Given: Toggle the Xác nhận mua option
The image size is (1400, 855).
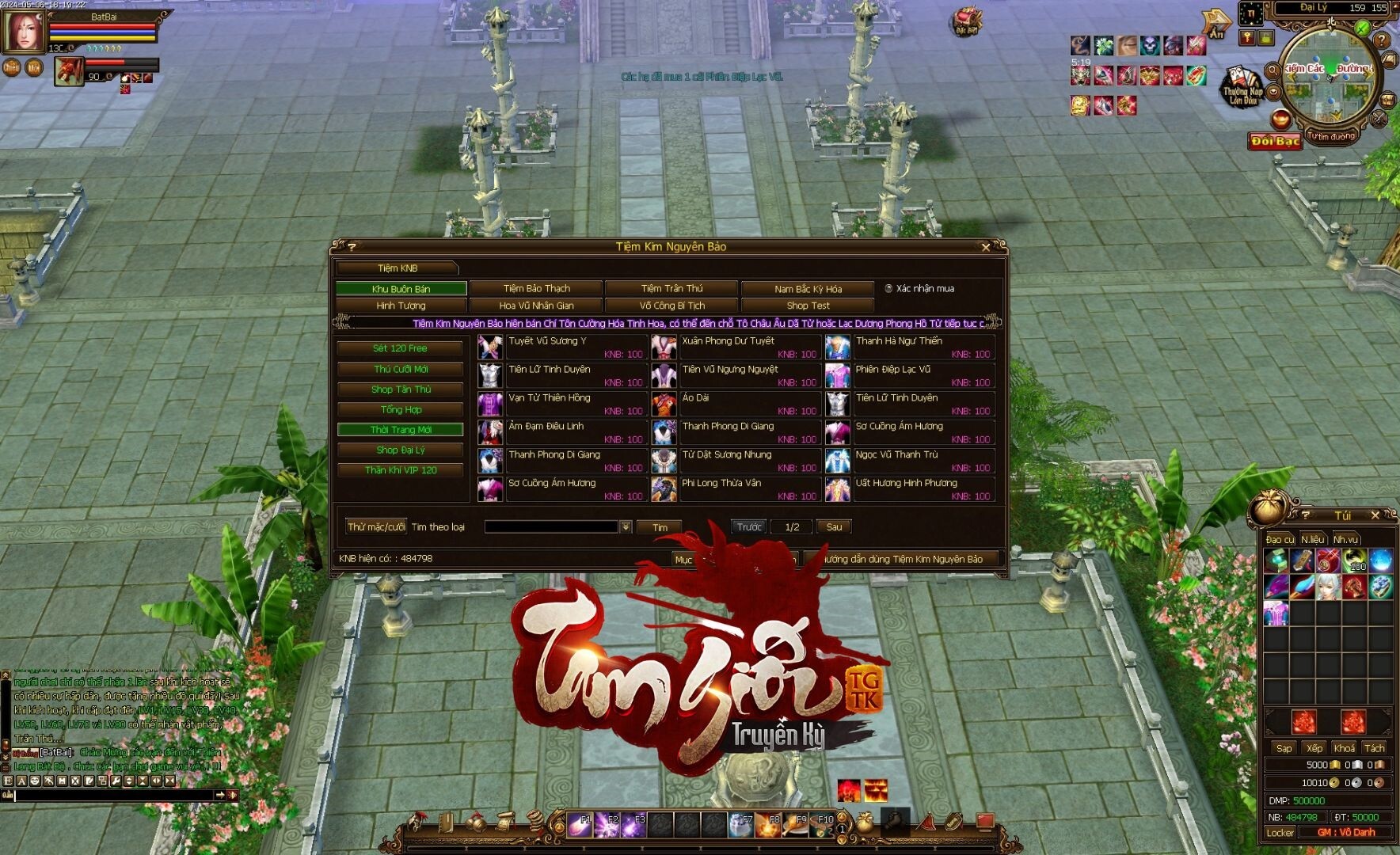Looking at the screenshot, I should [x=888, y=289].
